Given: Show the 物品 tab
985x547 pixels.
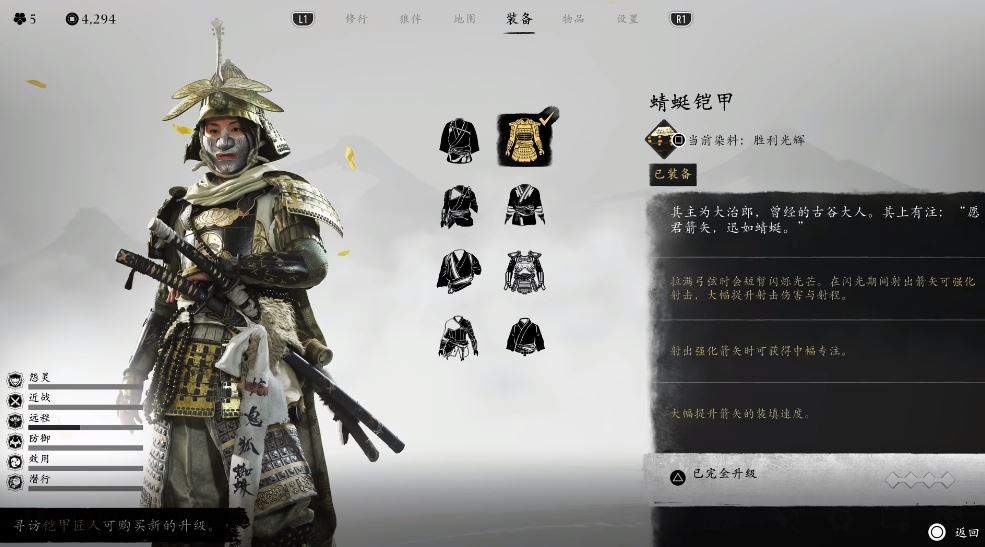Looking at the screenshot, I should tap(573, 19).
